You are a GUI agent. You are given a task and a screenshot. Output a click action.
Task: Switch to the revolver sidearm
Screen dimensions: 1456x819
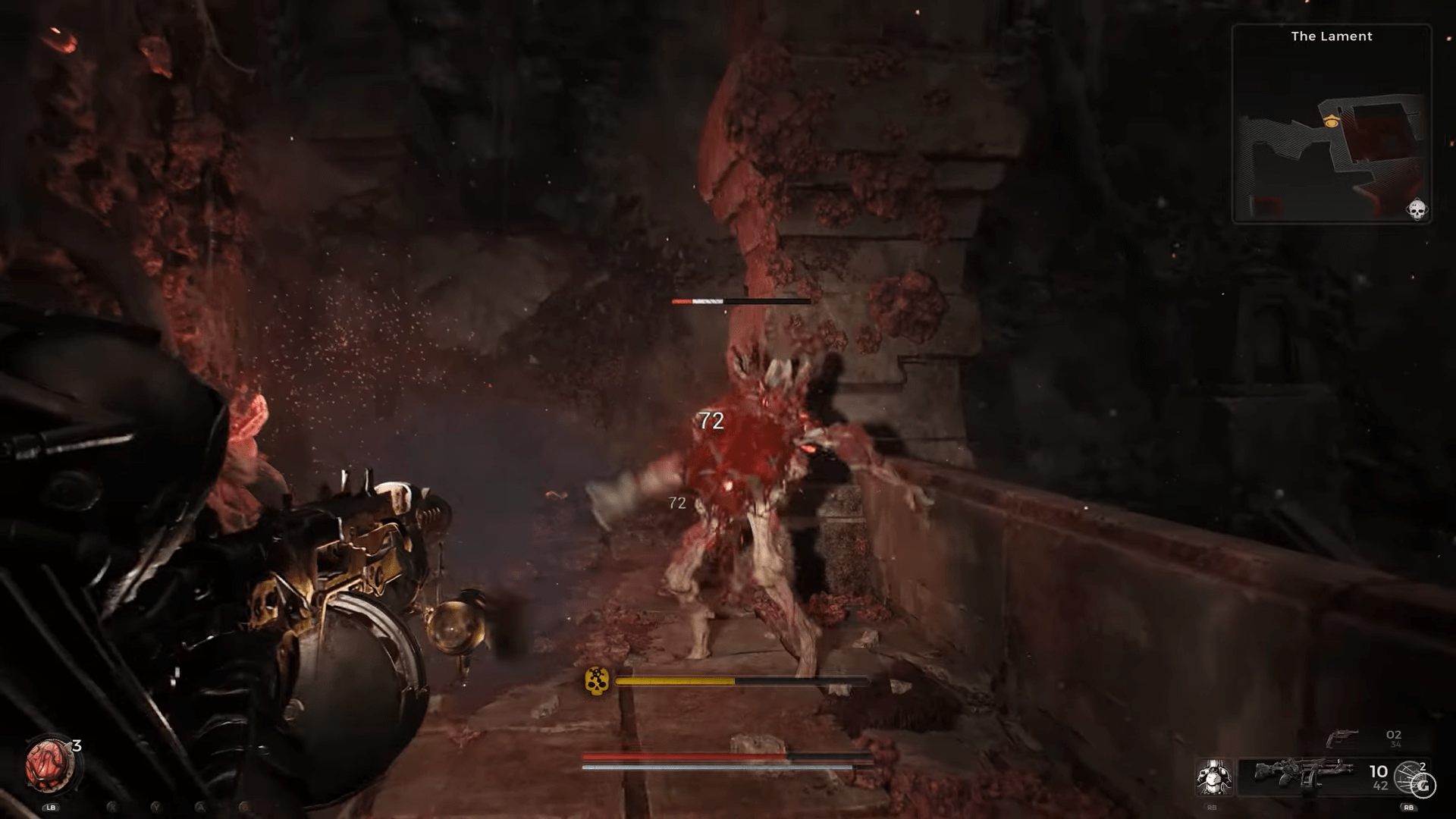(1343, 739)
